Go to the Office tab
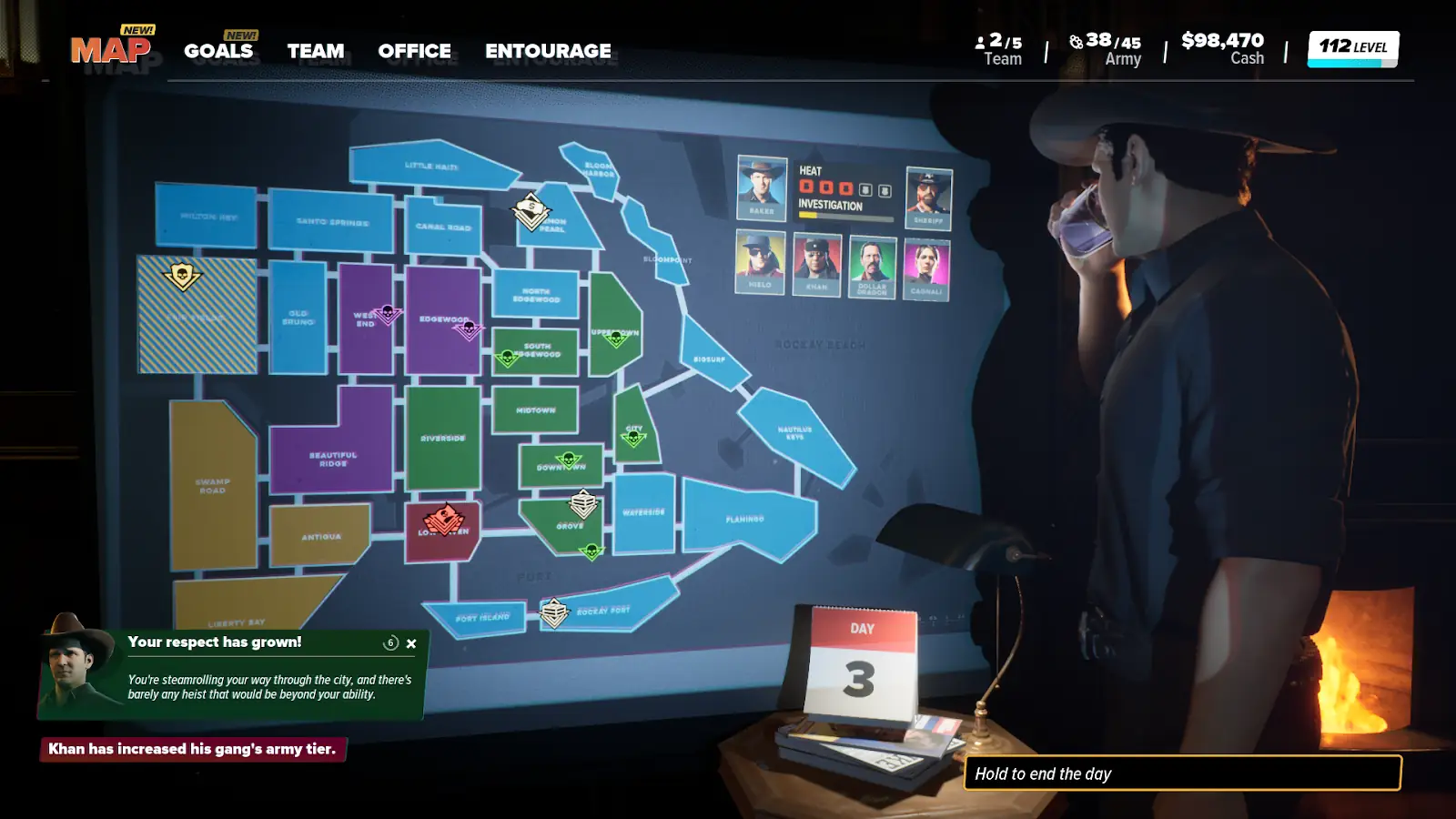 pyautogui.click(x=414, y=51)
